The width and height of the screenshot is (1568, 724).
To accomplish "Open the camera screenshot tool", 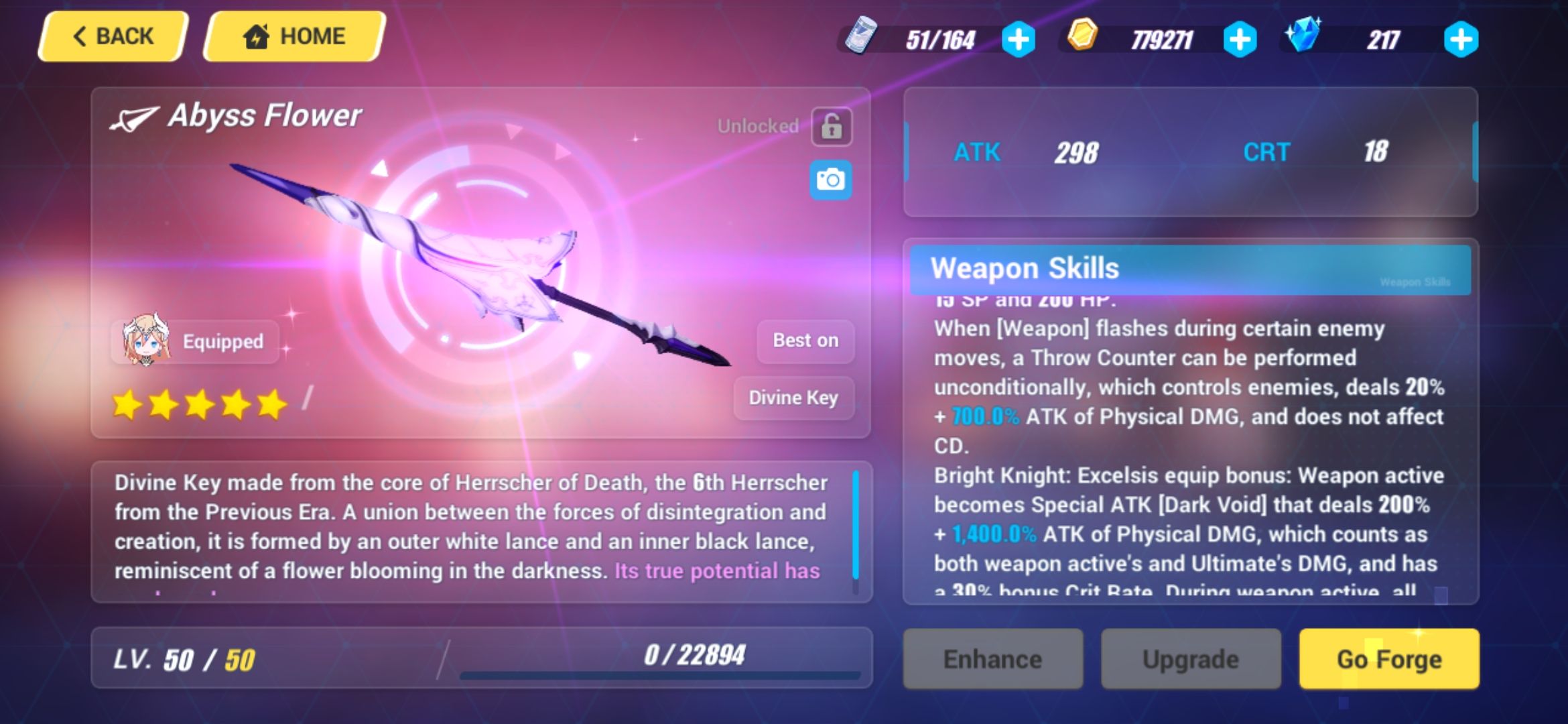I will [831, 181].
